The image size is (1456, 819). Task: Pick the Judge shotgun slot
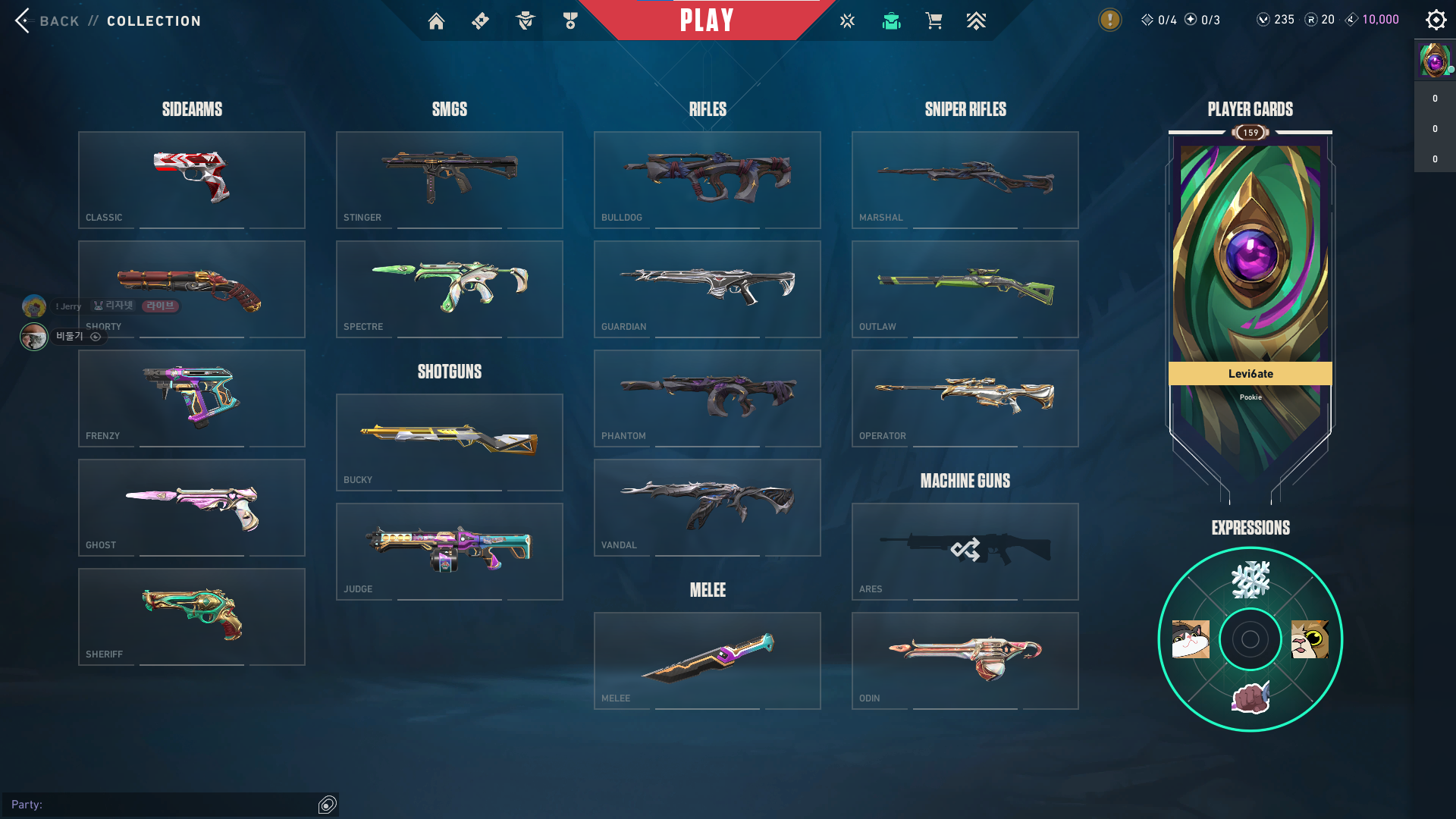[450, 551]
